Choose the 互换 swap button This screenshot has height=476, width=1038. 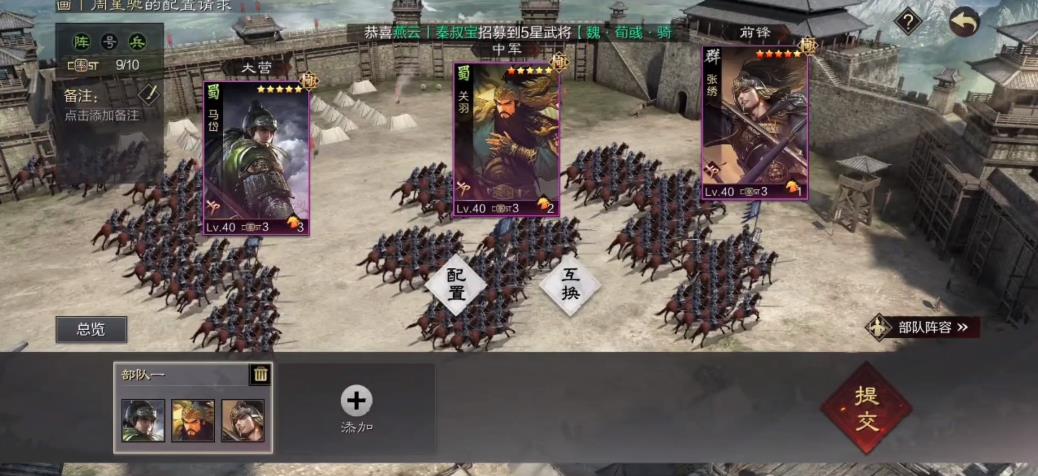570,284
